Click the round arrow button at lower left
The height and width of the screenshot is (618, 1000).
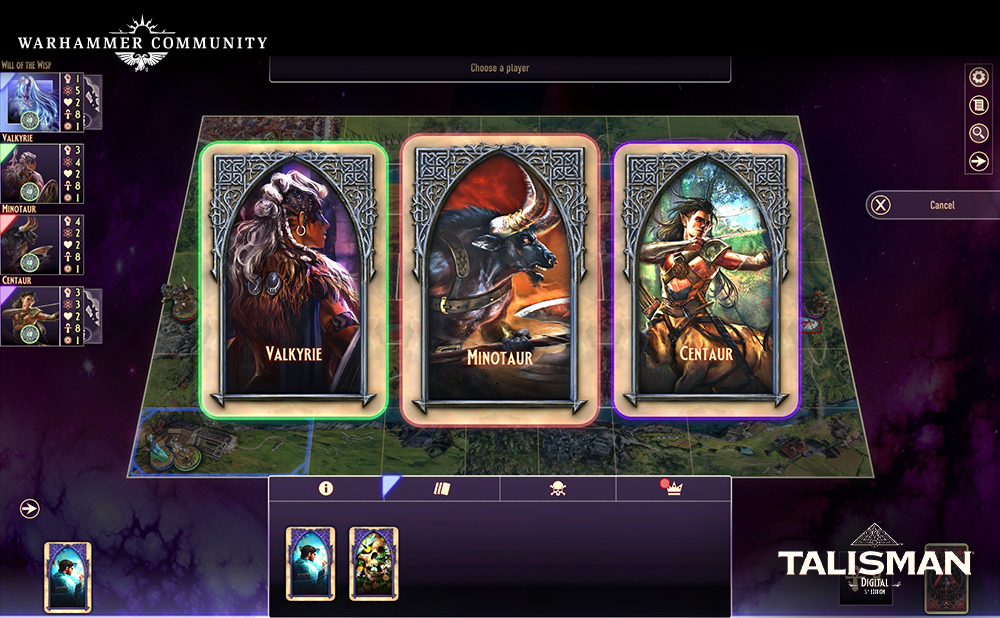(x=30, y=509)
